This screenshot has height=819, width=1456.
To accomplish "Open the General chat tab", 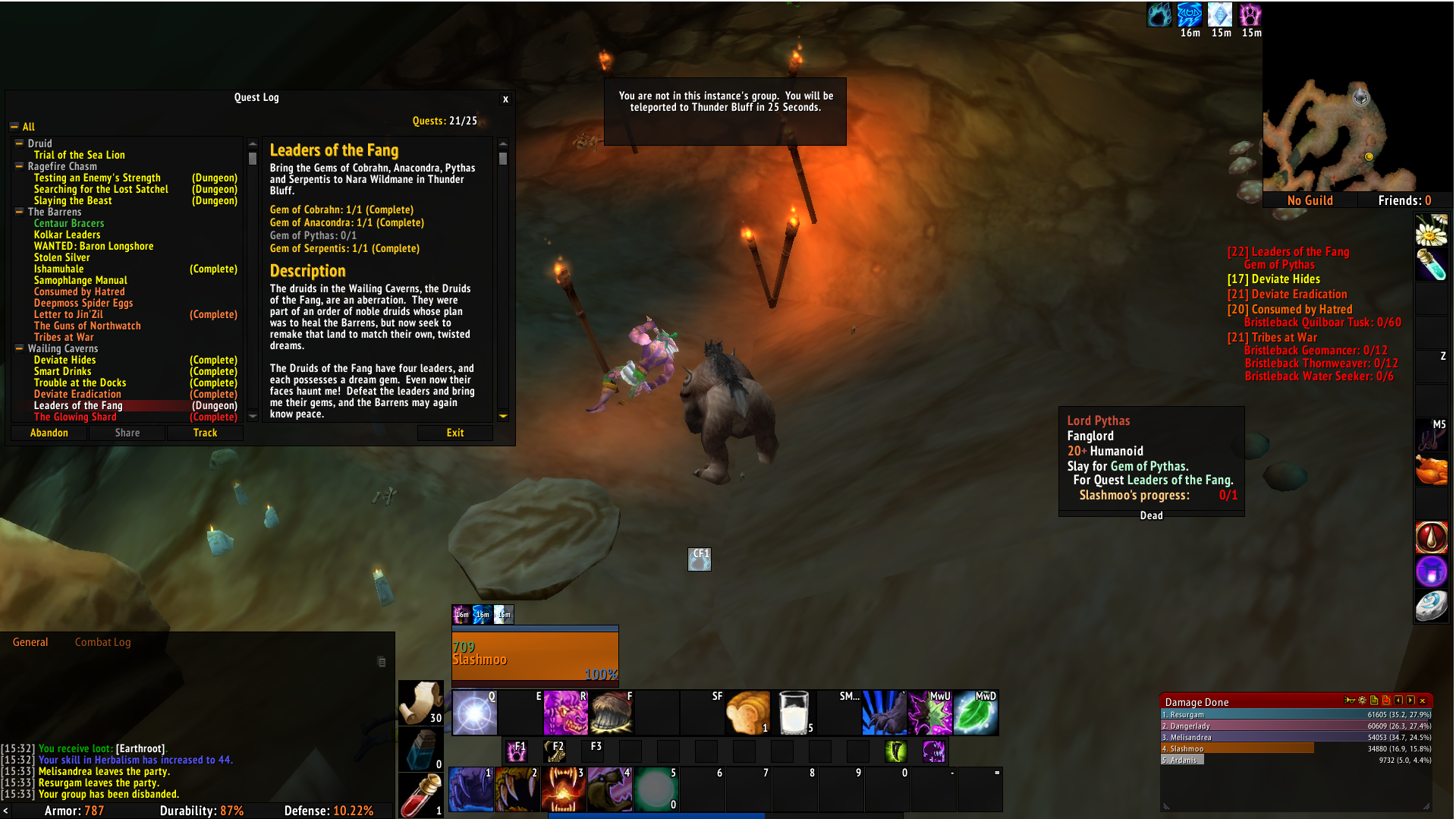I will pos(30,642).
